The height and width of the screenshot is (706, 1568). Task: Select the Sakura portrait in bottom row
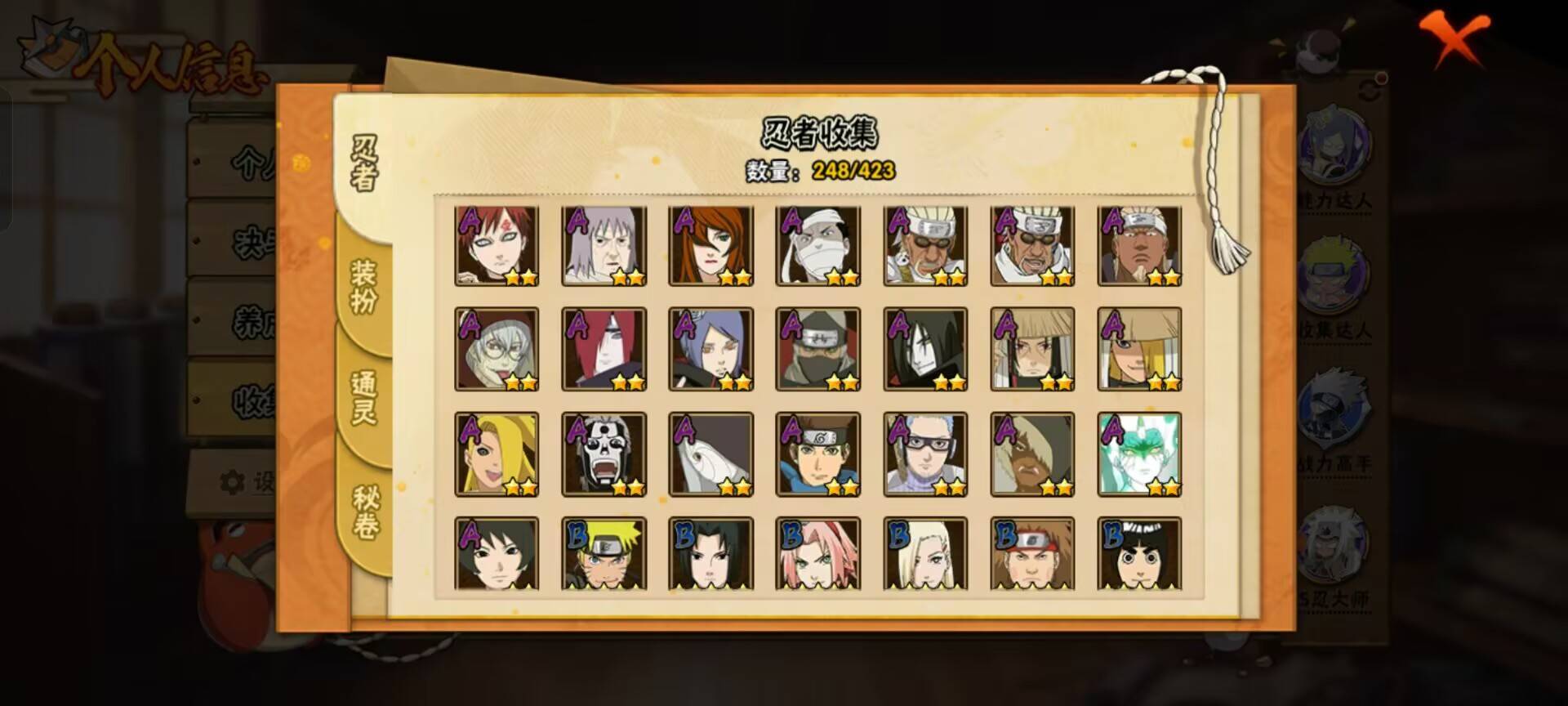click(x=818, y=553)
